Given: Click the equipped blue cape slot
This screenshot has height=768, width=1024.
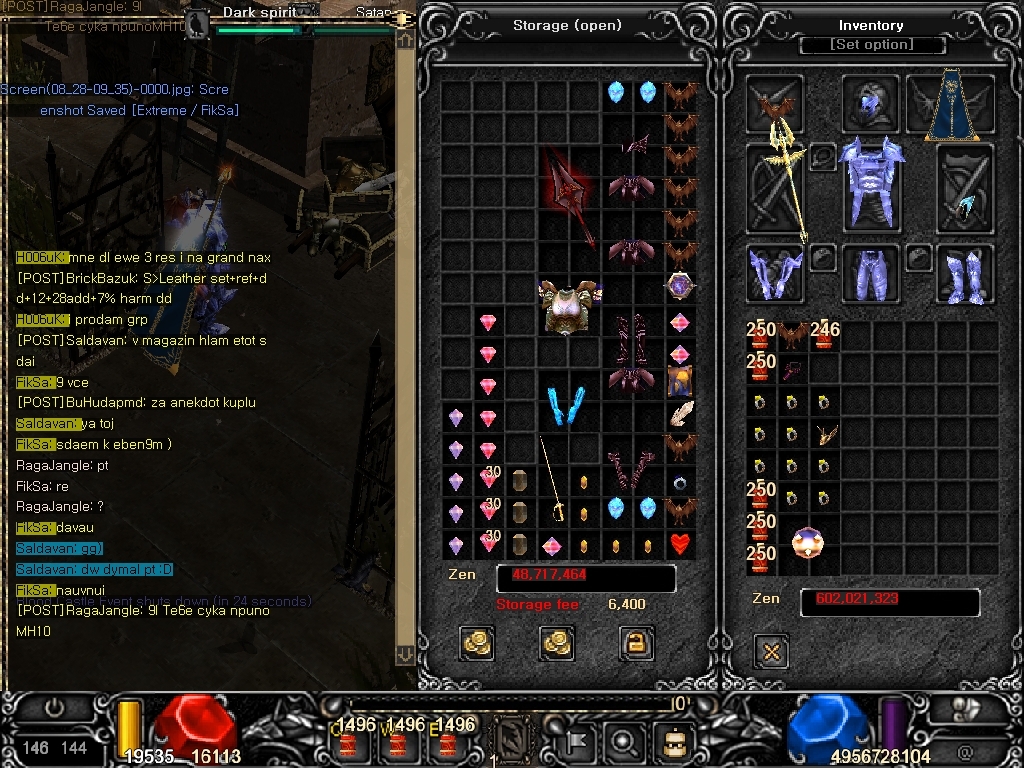Looking at the screenshot, I should [x=950, y=103].
